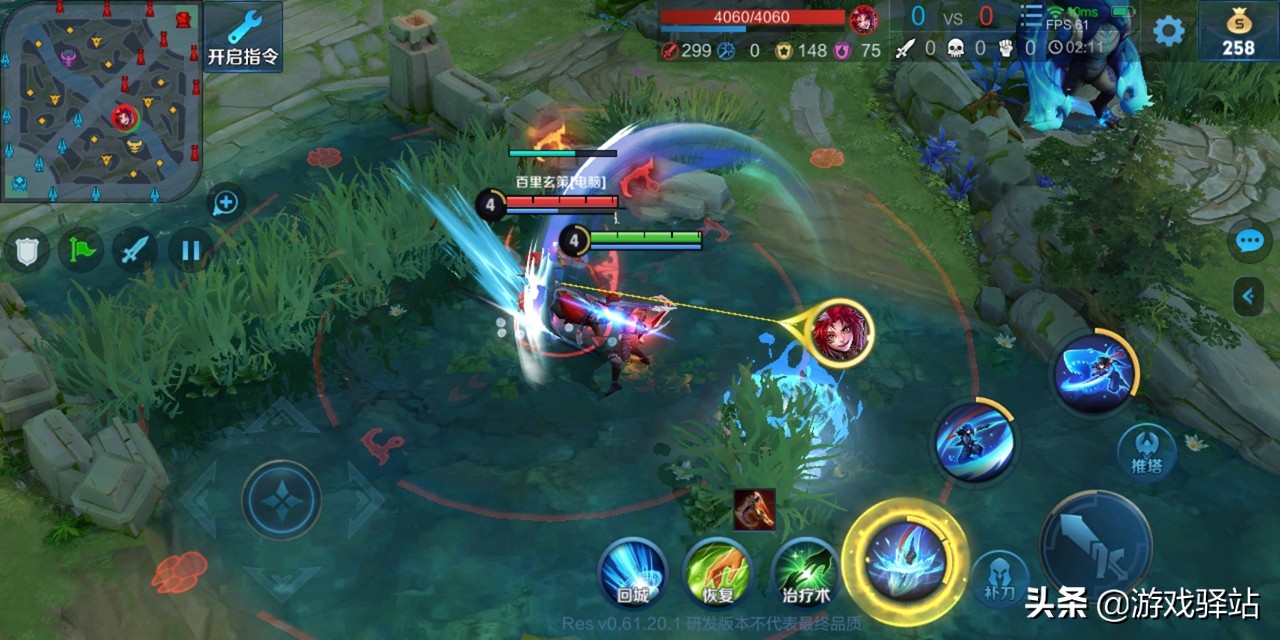Click the magnifier plus button beside minimap
1280x640 pixels.
point(226,203)
